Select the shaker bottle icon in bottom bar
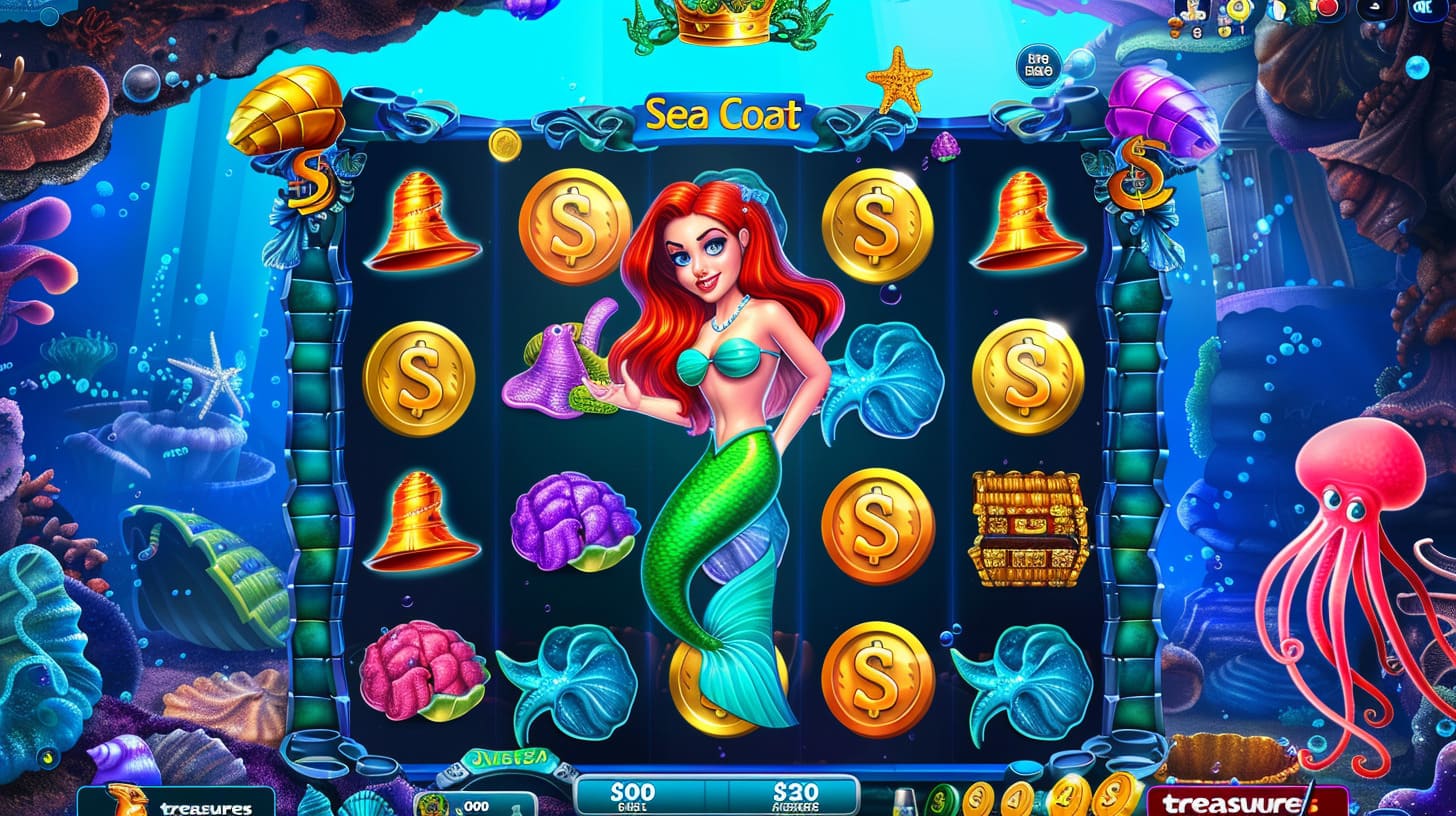 pyautogui.click(x=905, y=800)
